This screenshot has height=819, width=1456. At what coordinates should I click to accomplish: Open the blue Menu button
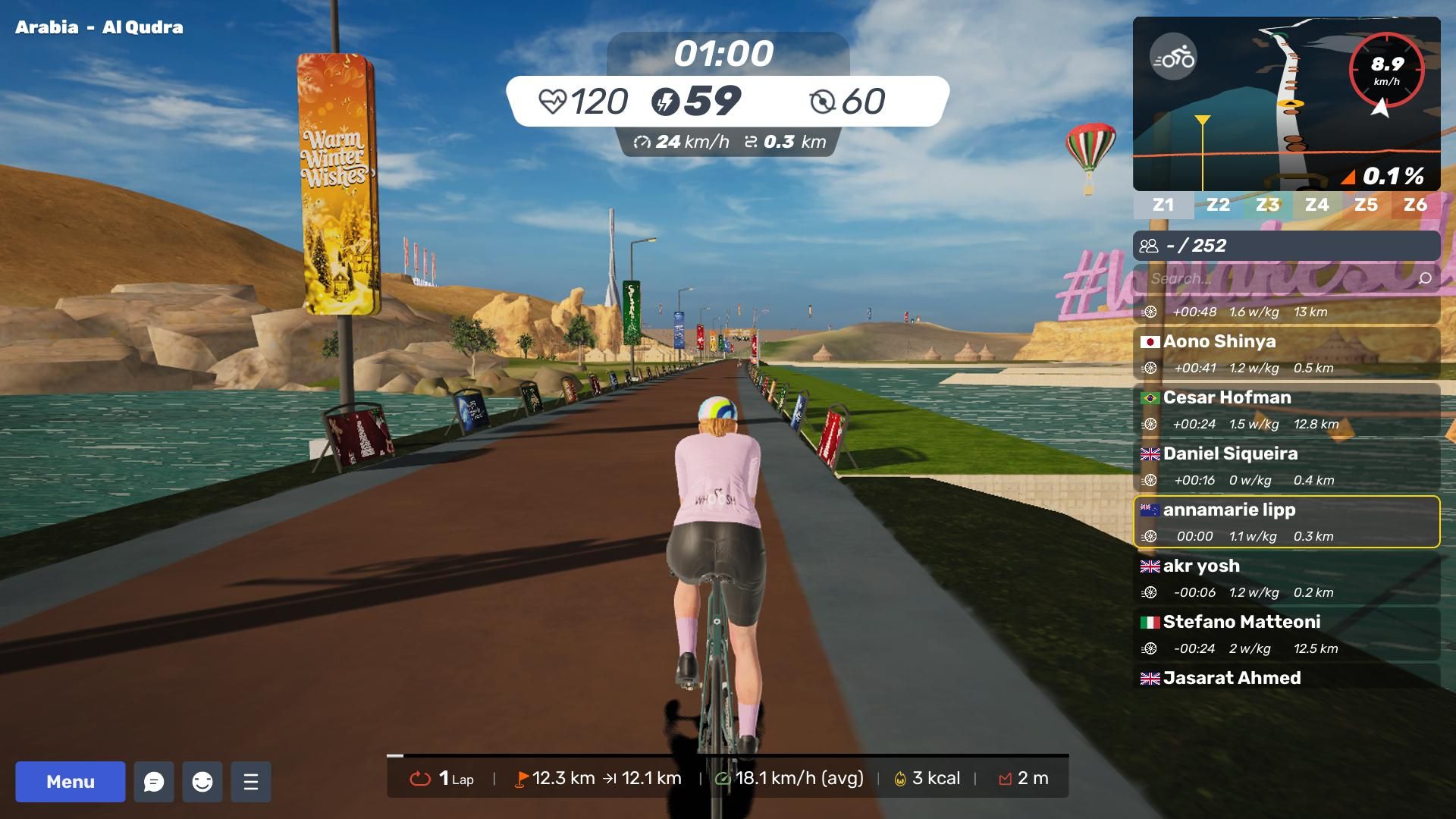coord(71,782)
